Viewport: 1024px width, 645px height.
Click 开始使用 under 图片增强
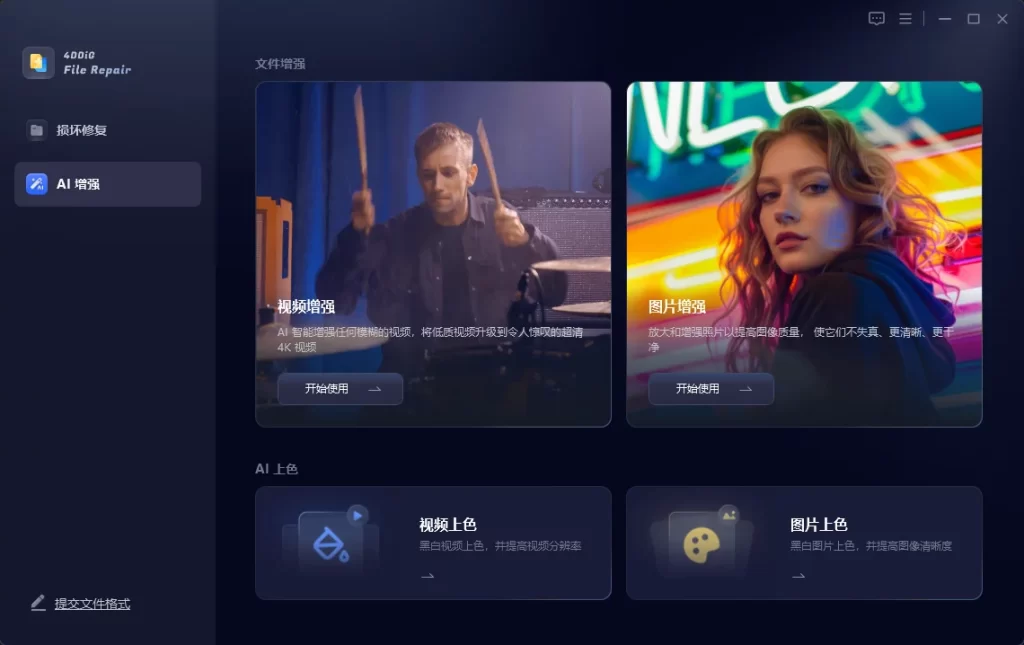pos(711,389)
